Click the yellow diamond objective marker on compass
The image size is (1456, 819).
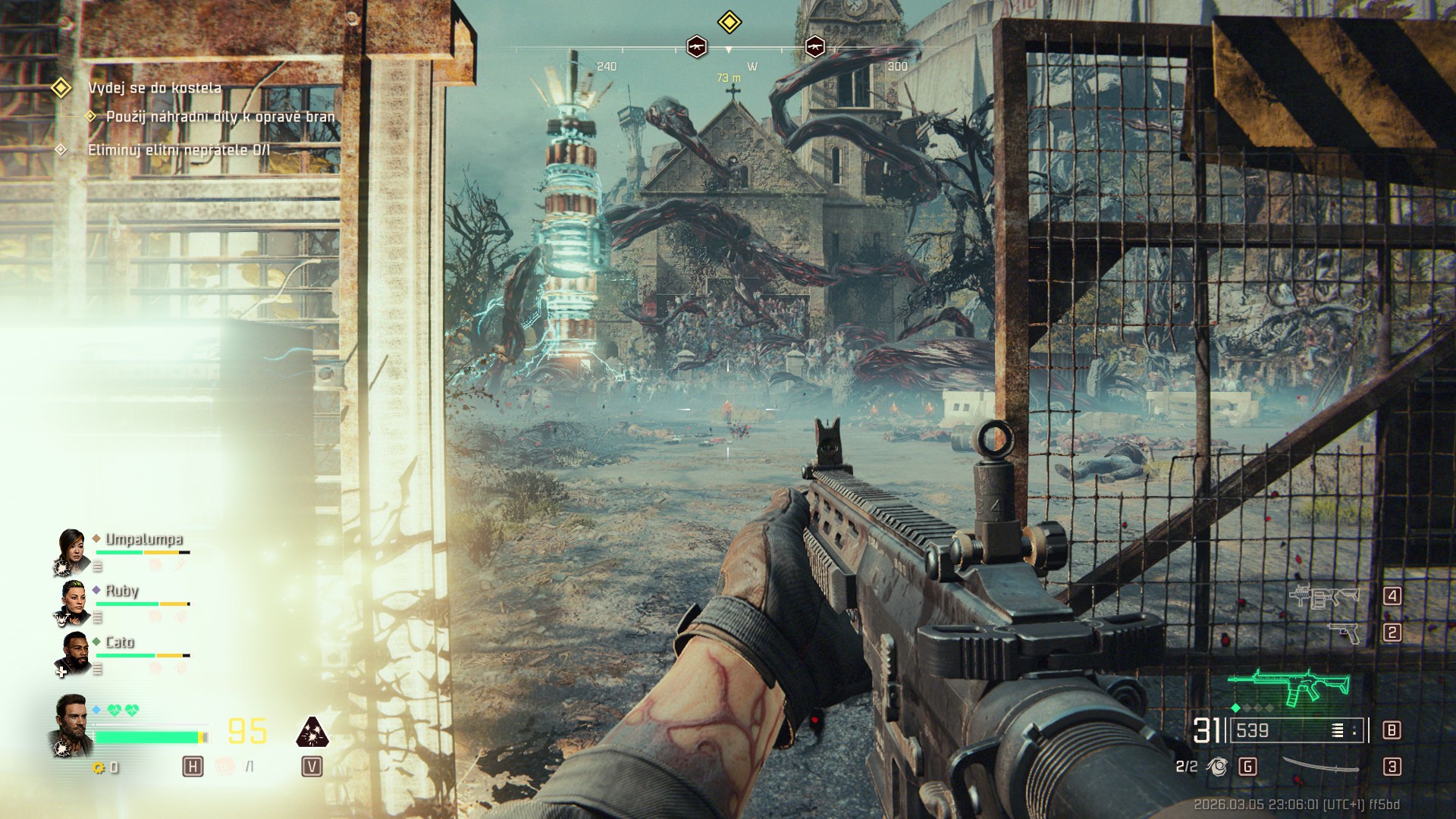coord(729,22)
